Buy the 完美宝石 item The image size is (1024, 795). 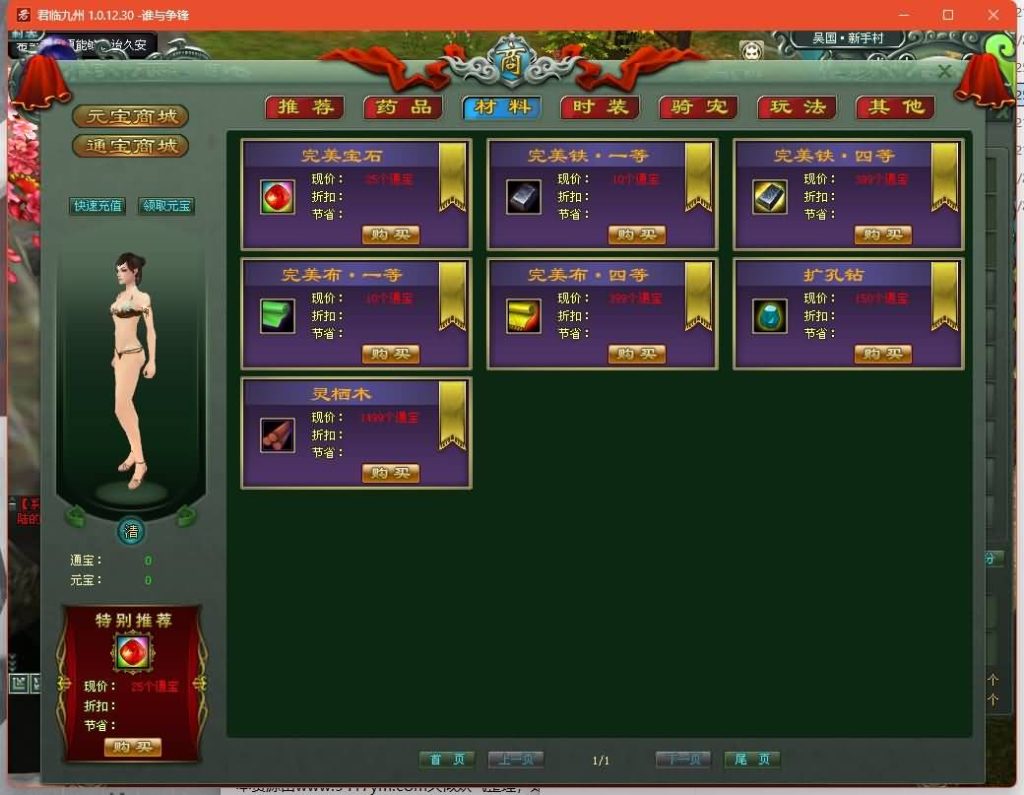tap(390, 235)
